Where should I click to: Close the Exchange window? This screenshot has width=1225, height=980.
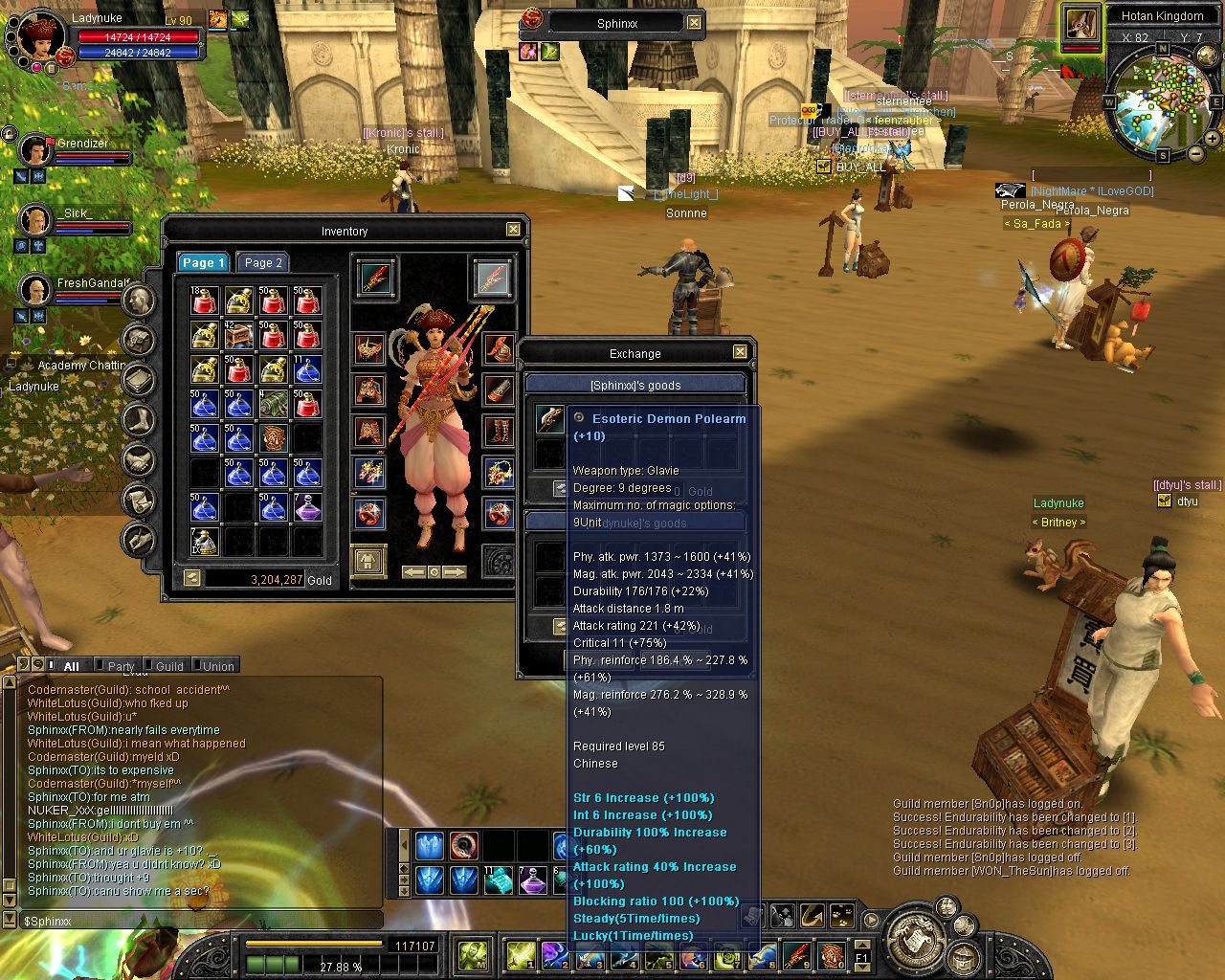point(740,352)
